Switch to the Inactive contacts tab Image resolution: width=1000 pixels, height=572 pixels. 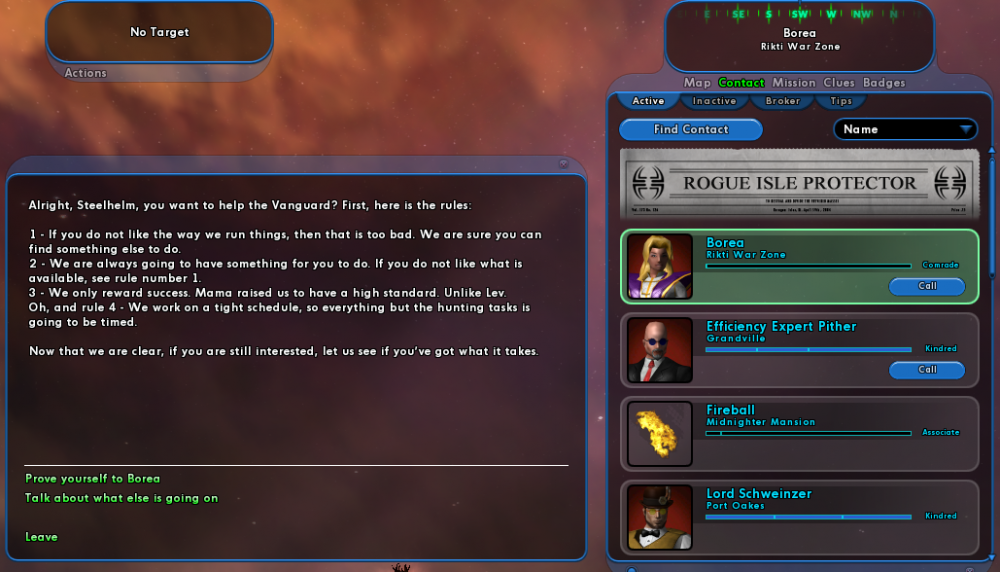coord(714,101)
